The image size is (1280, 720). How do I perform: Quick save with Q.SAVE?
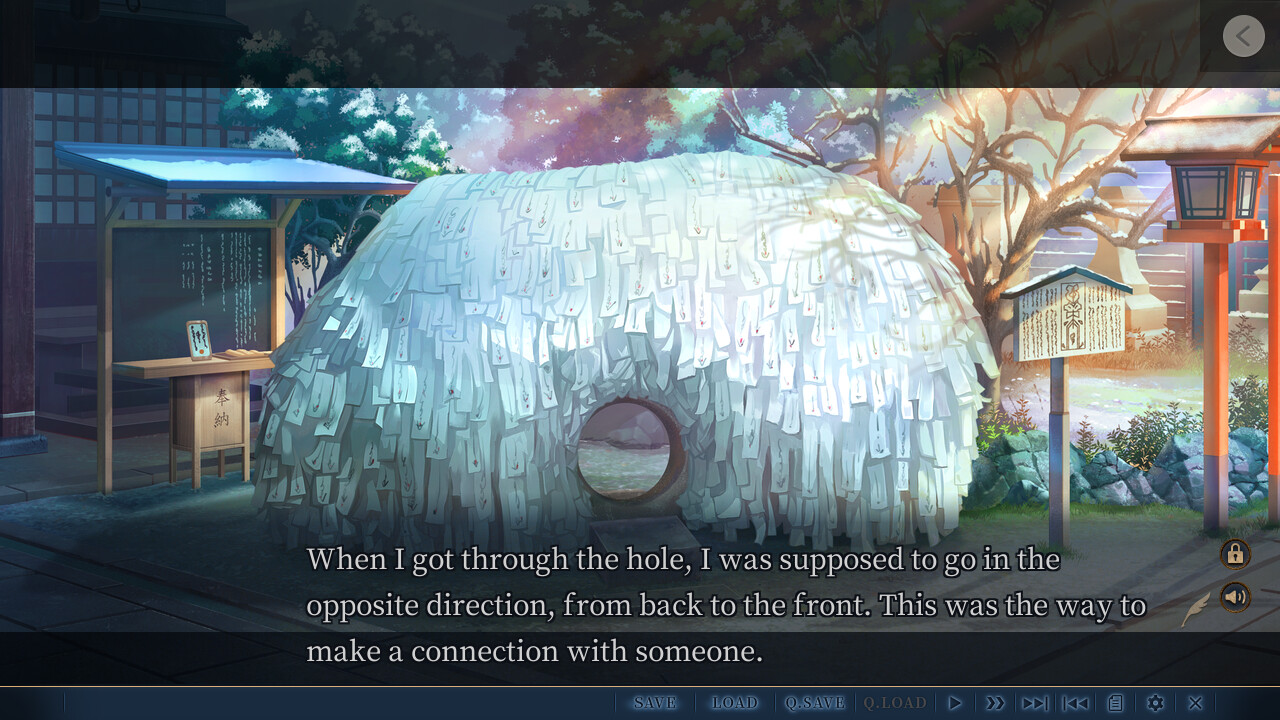tap(815, 703)
